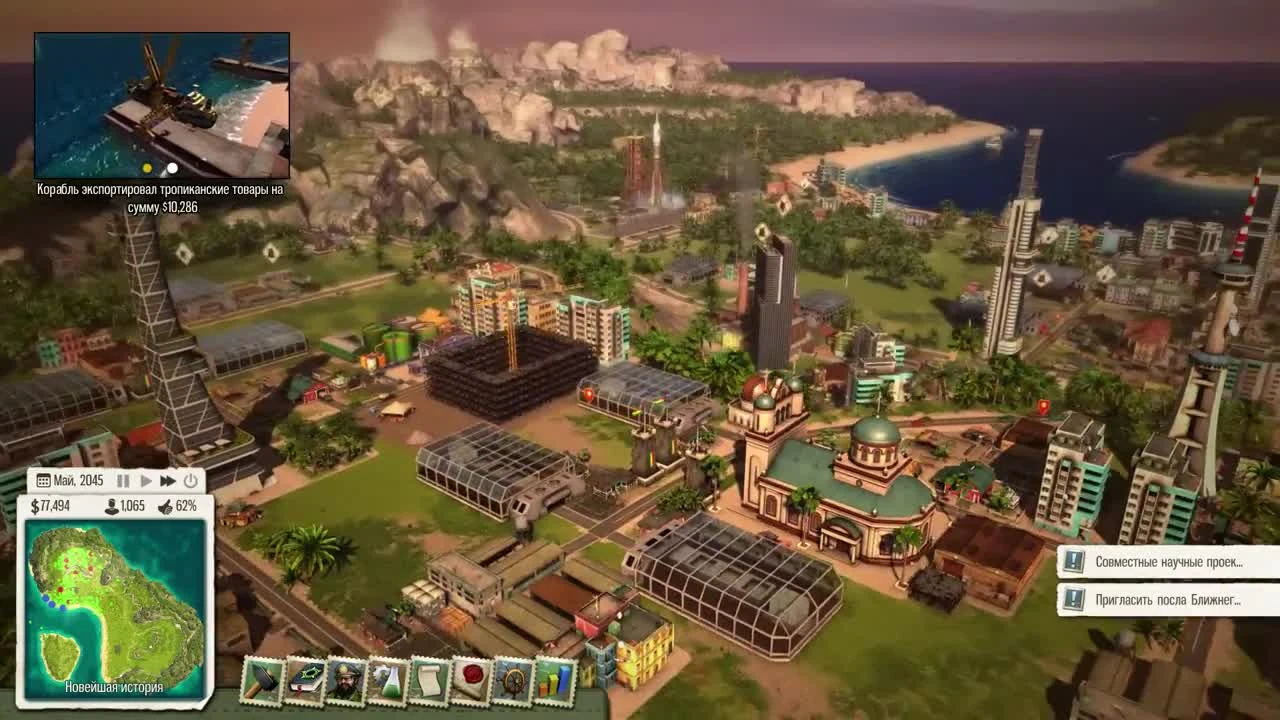Toggle fast forward speed
The height and width of the screenshot is (720, 1280).
pos(168,481)
